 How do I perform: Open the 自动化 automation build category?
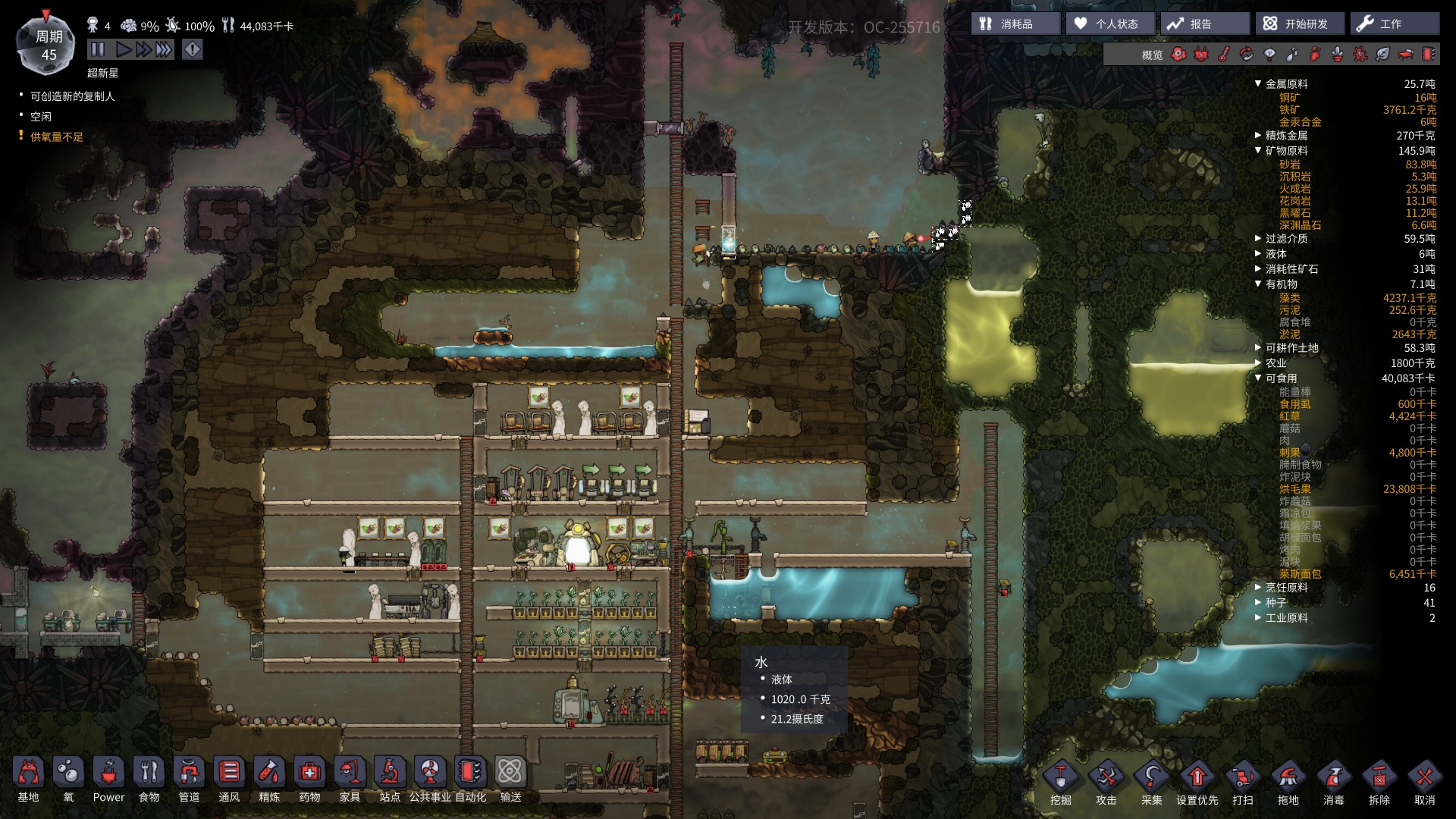470,780
